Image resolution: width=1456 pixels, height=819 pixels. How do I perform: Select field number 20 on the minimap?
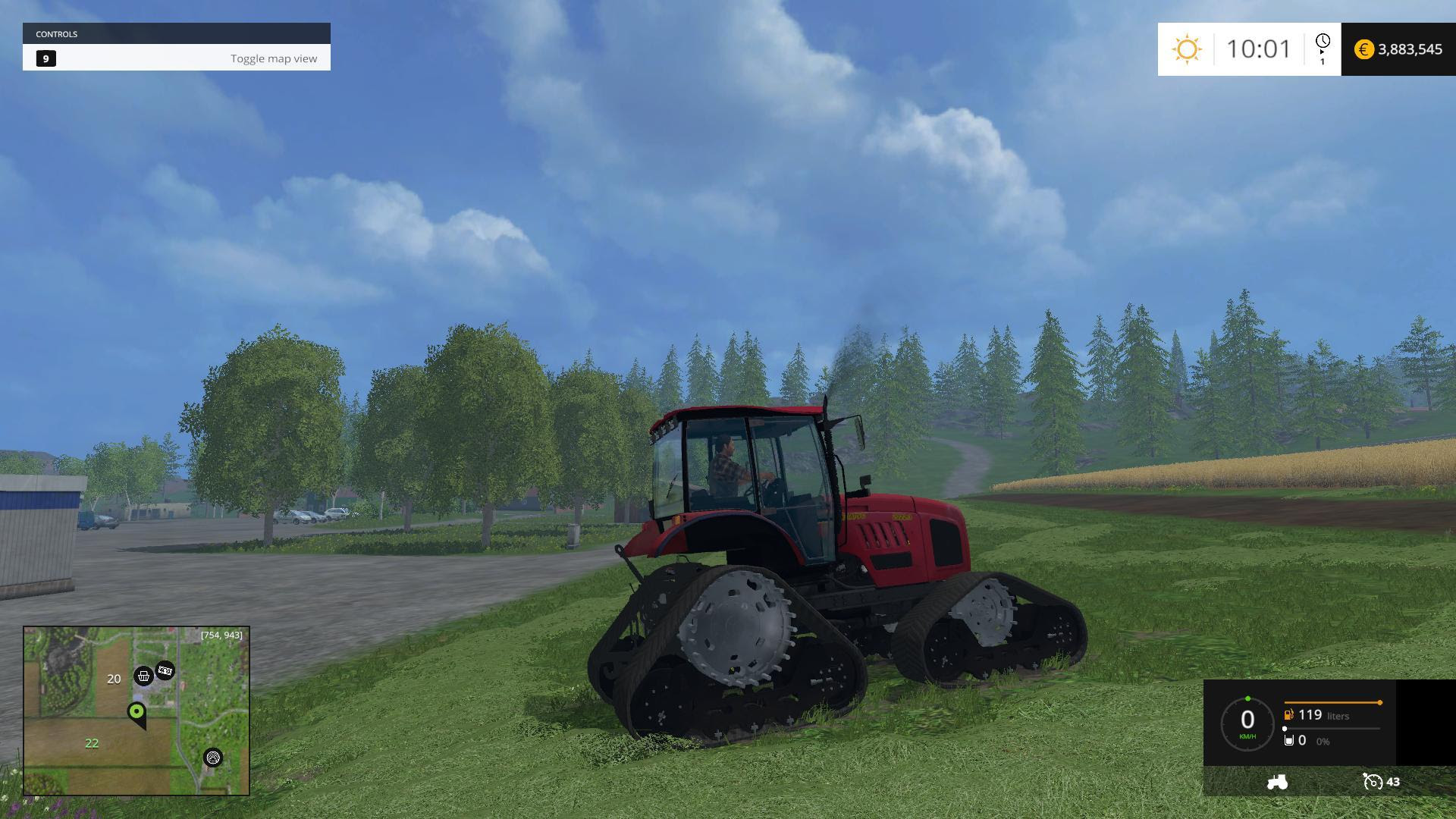click(x=114, y=679)
